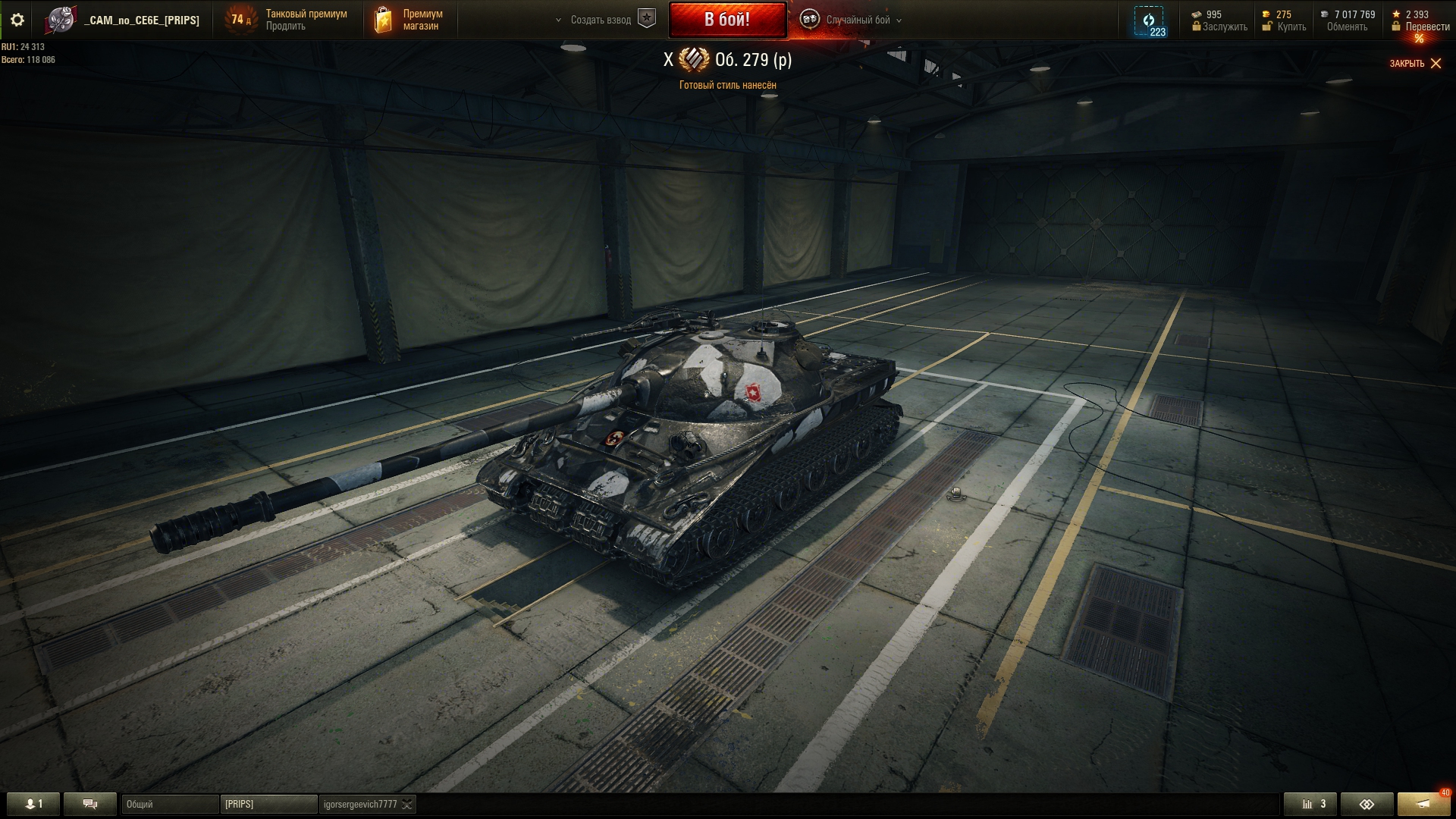Earn bonds via Заслужить
Image resolution: width=1456 pixels, height=819 pixels.
point(1224,27)
